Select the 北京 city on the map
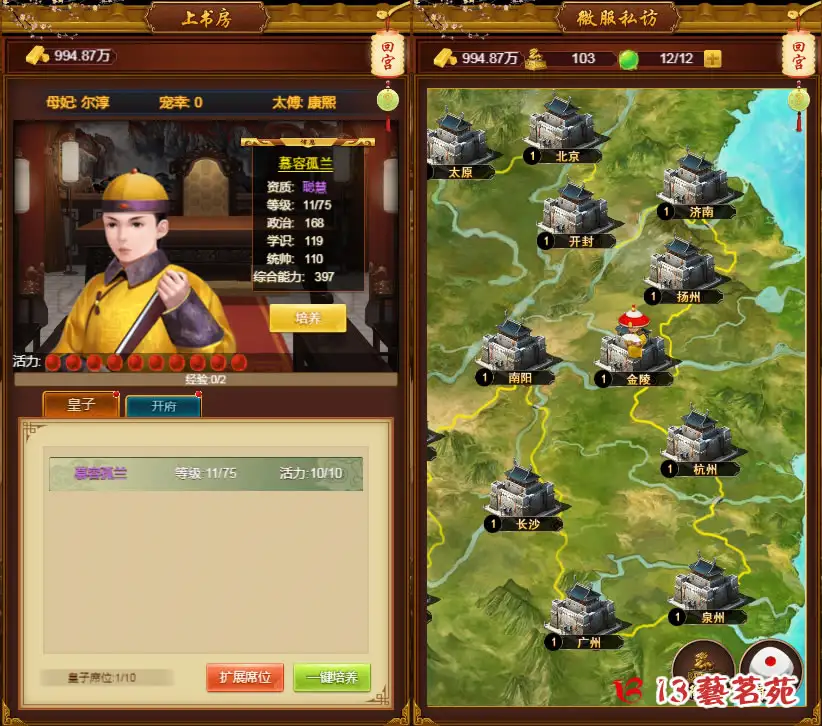 [x=560, y=130]
